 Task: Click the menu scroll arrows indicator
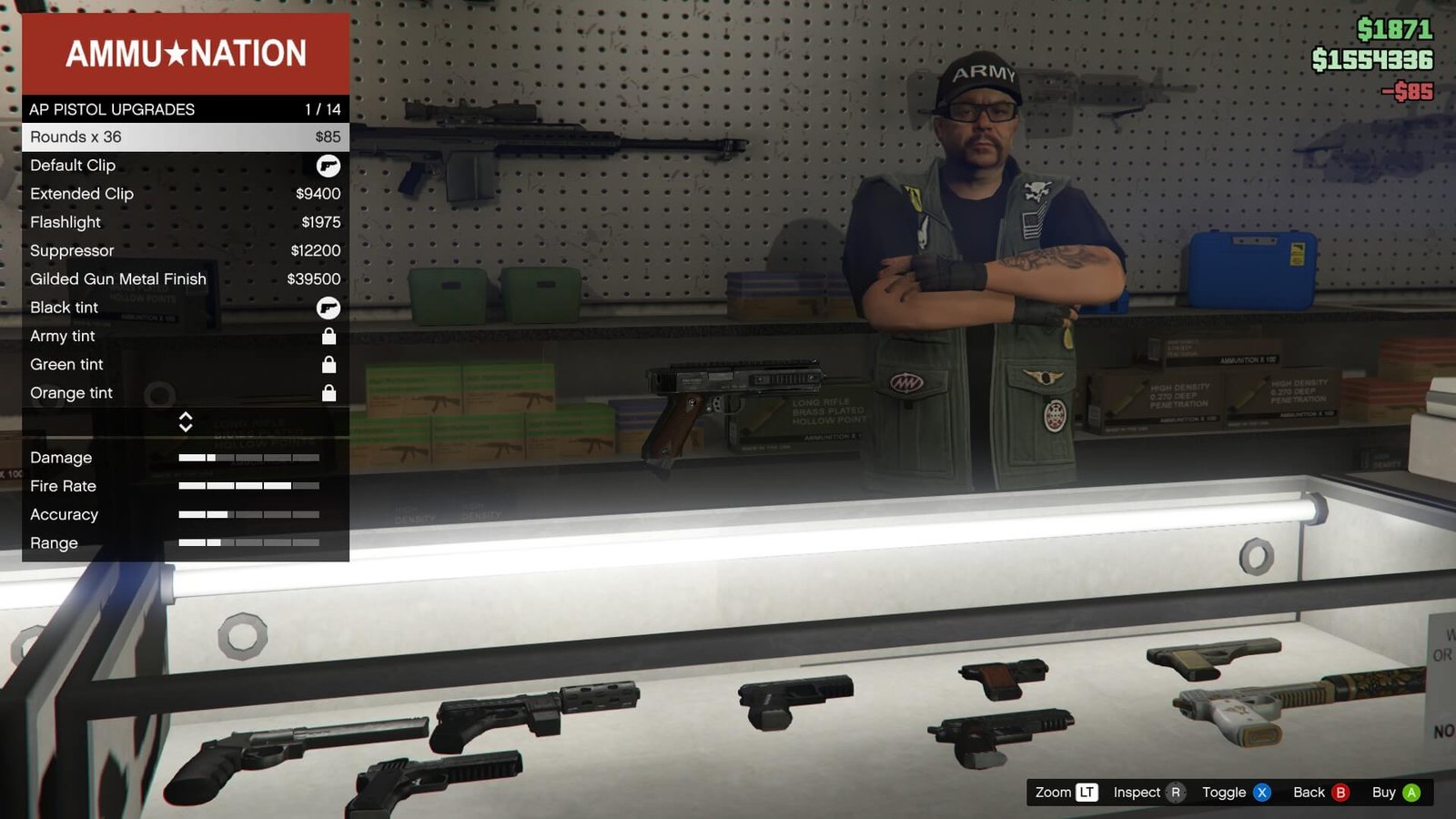point(186,421)
